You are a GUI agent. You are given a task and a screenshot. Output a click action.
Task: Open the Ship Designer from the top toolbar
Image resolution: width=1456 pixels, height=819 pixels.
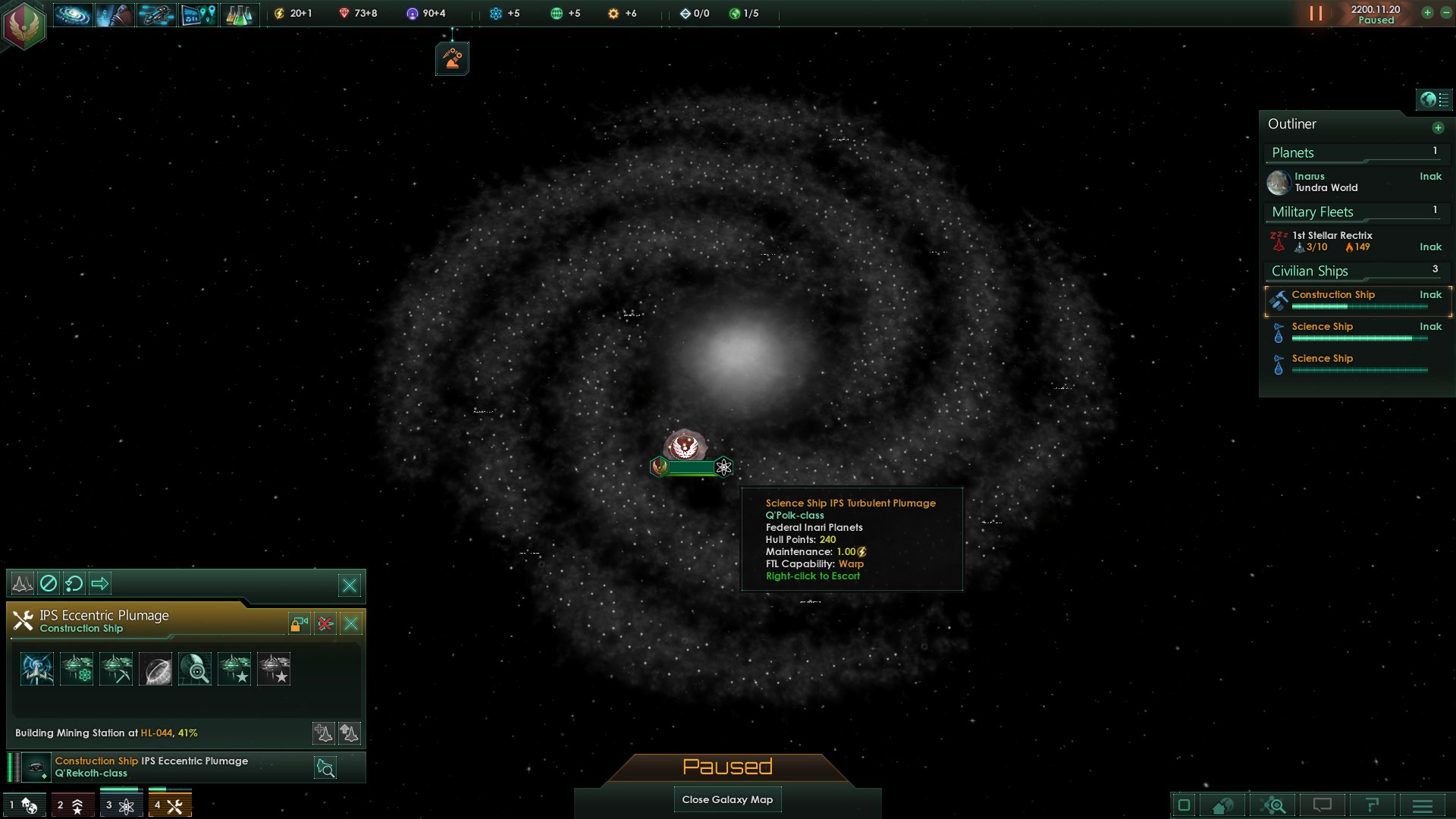pos(155,14)
